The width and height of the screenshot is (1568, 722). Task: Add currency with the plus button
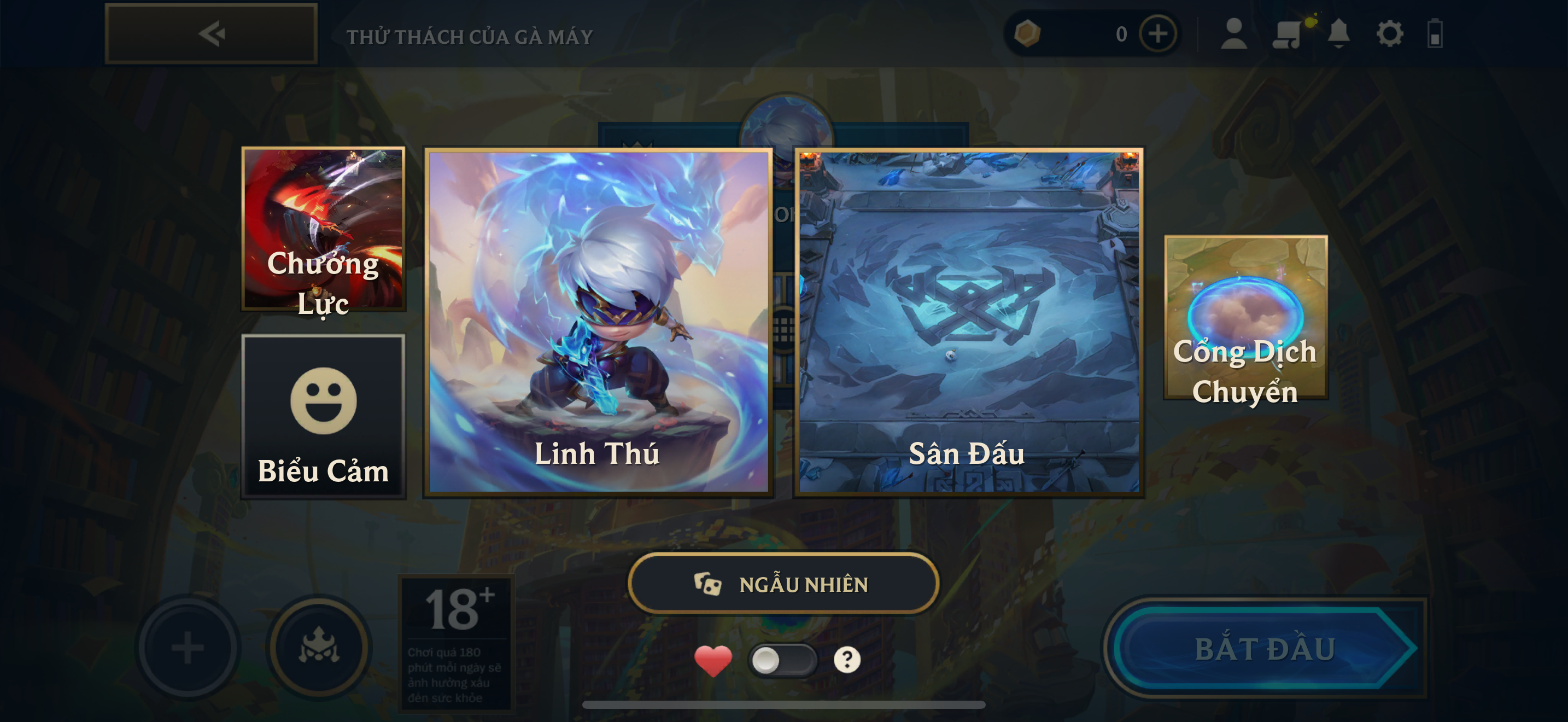(x=1157, y=33)
